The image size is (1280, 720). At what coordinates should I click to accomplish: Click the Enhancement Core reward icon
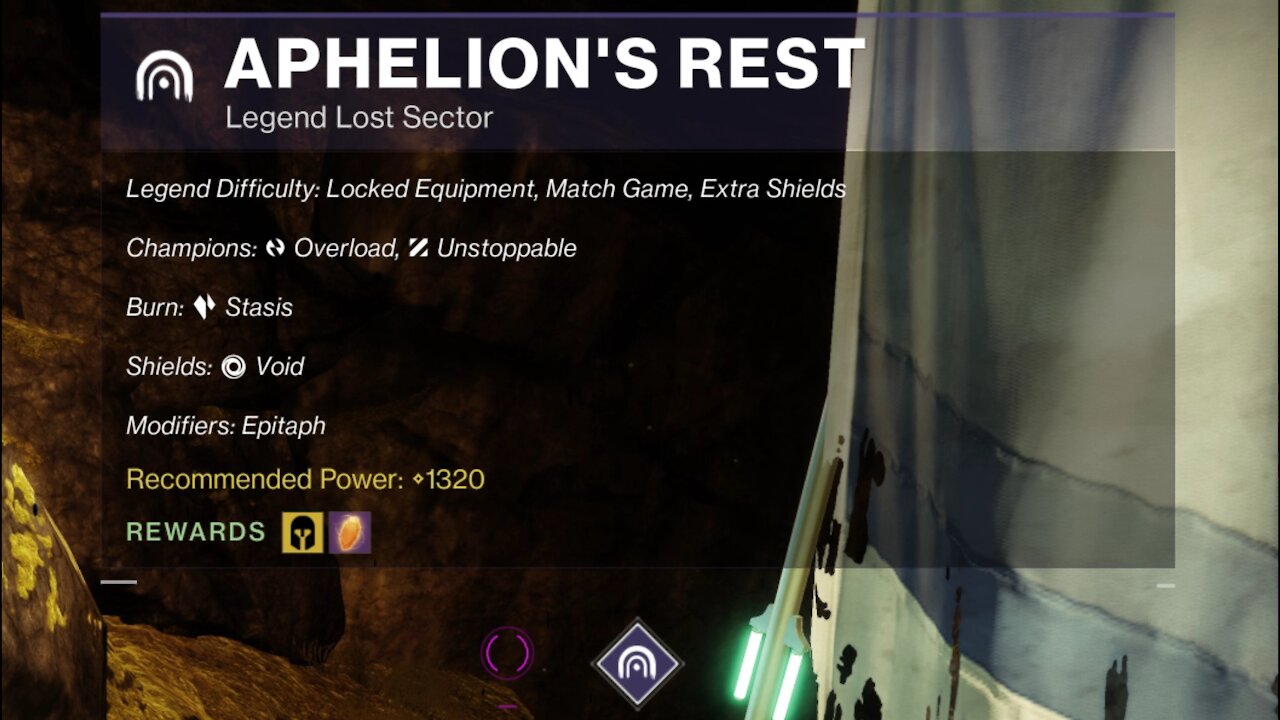point(350,533)
